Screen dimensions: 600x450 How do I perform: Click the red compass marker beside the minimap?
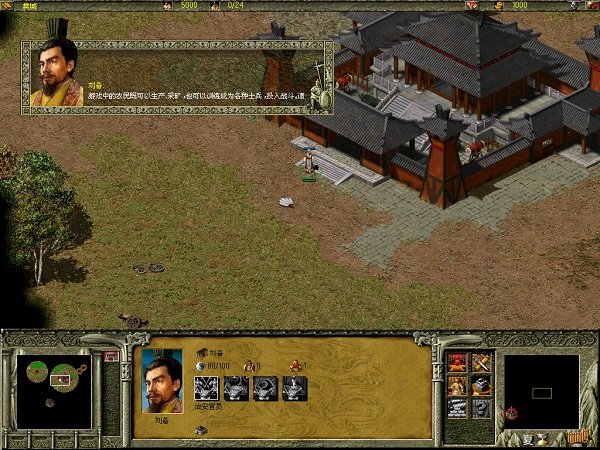click(511, 412)
